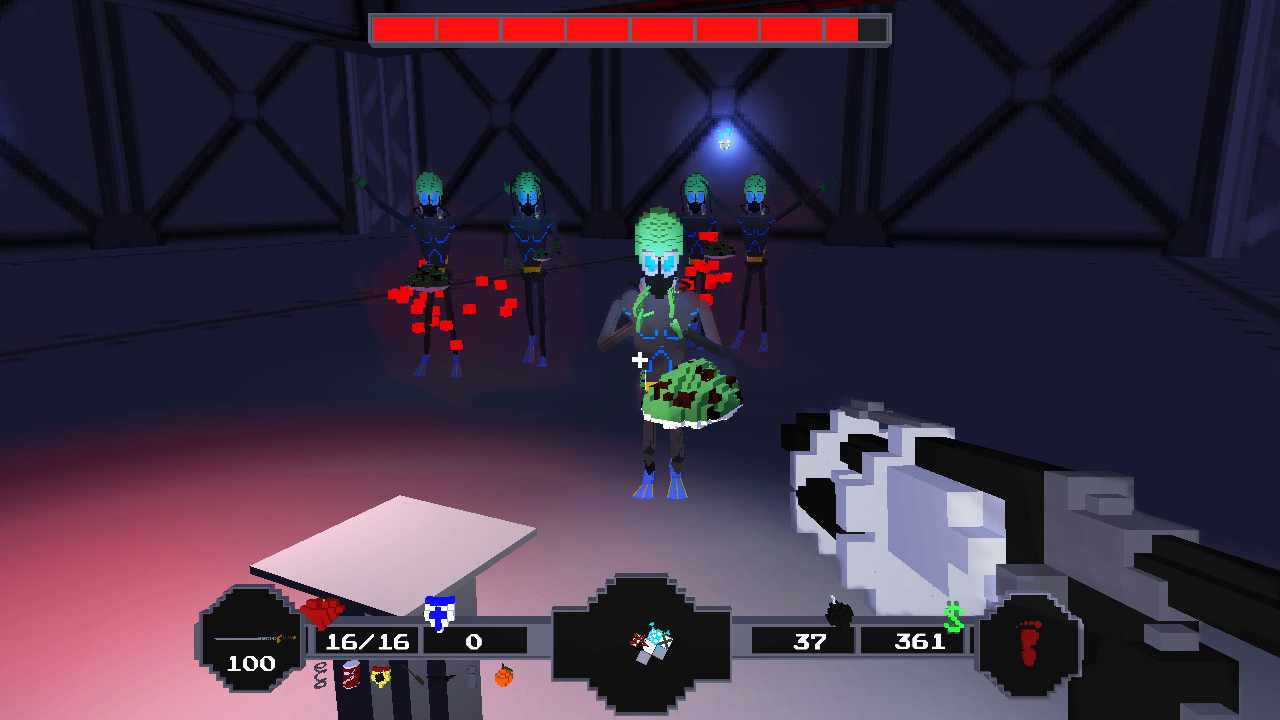Click the red heart health icon
This screenshot has width=1280, height=720.
point(320,613)
